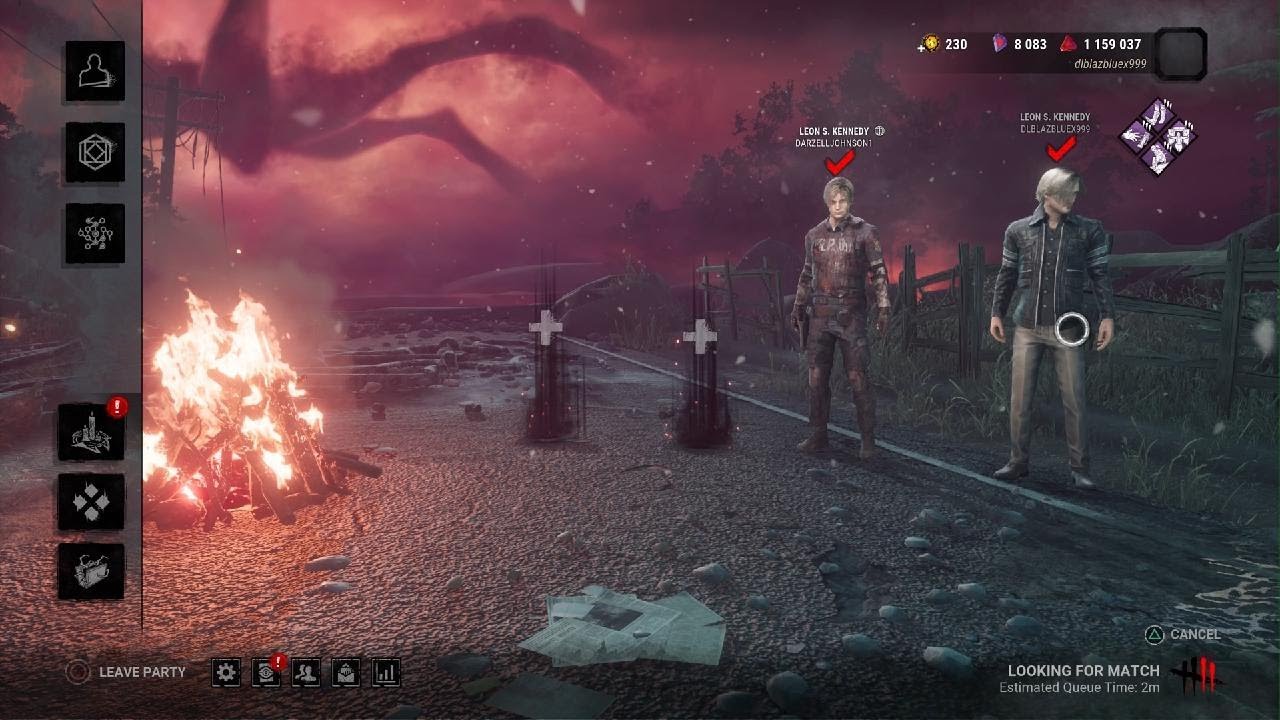This screenshot has width=1280, height=720.
Task: Show the bar-chart statistics icon
Action: click(x=386, y=673)
